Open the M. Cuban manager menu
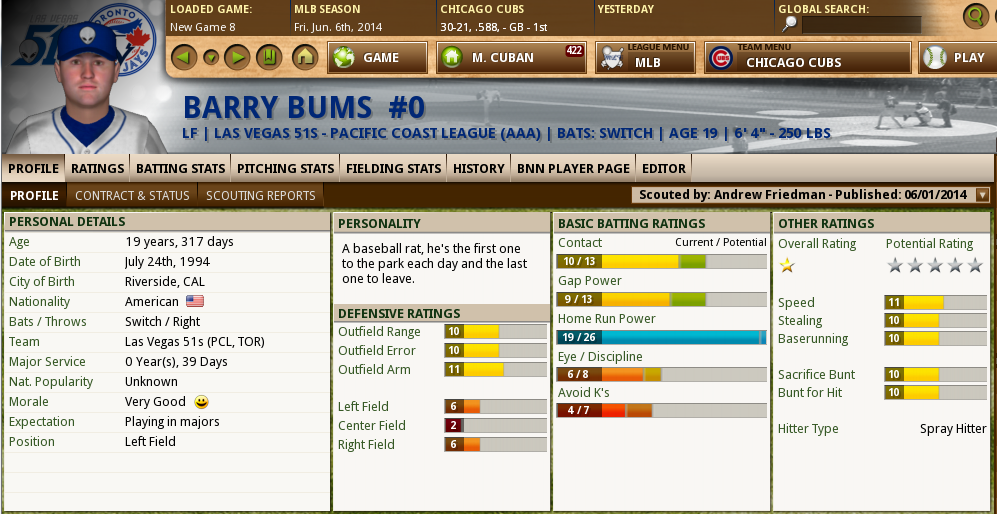This screenshot has height=514, width=997. coord(511,58)
